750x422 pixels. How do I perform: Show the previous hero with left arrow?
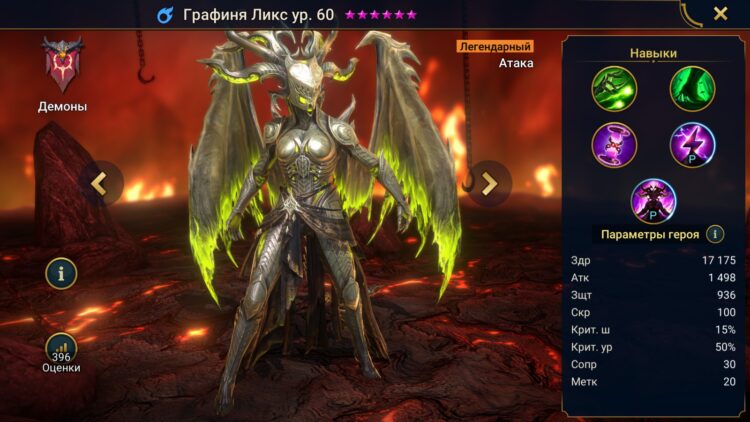100,182
